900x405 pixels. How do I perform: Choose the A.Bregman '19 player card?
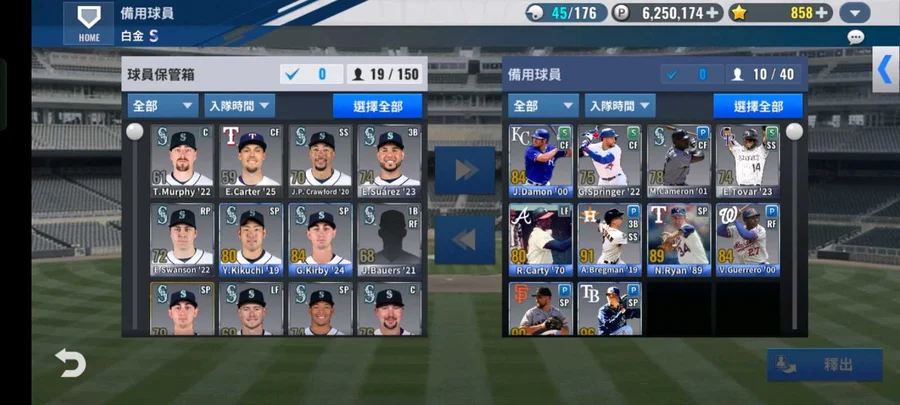point(609,240)
